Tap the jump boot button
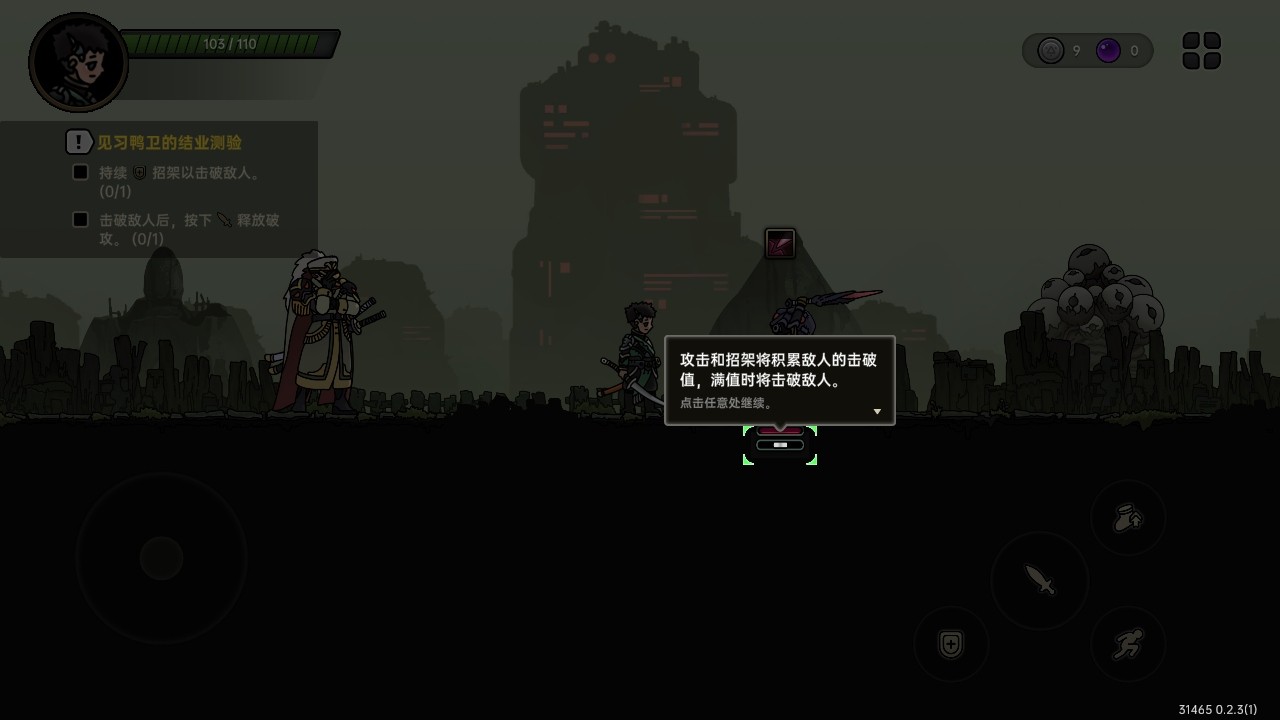The height and width of the screenshot is (720, 1280). pos(1128,518)
